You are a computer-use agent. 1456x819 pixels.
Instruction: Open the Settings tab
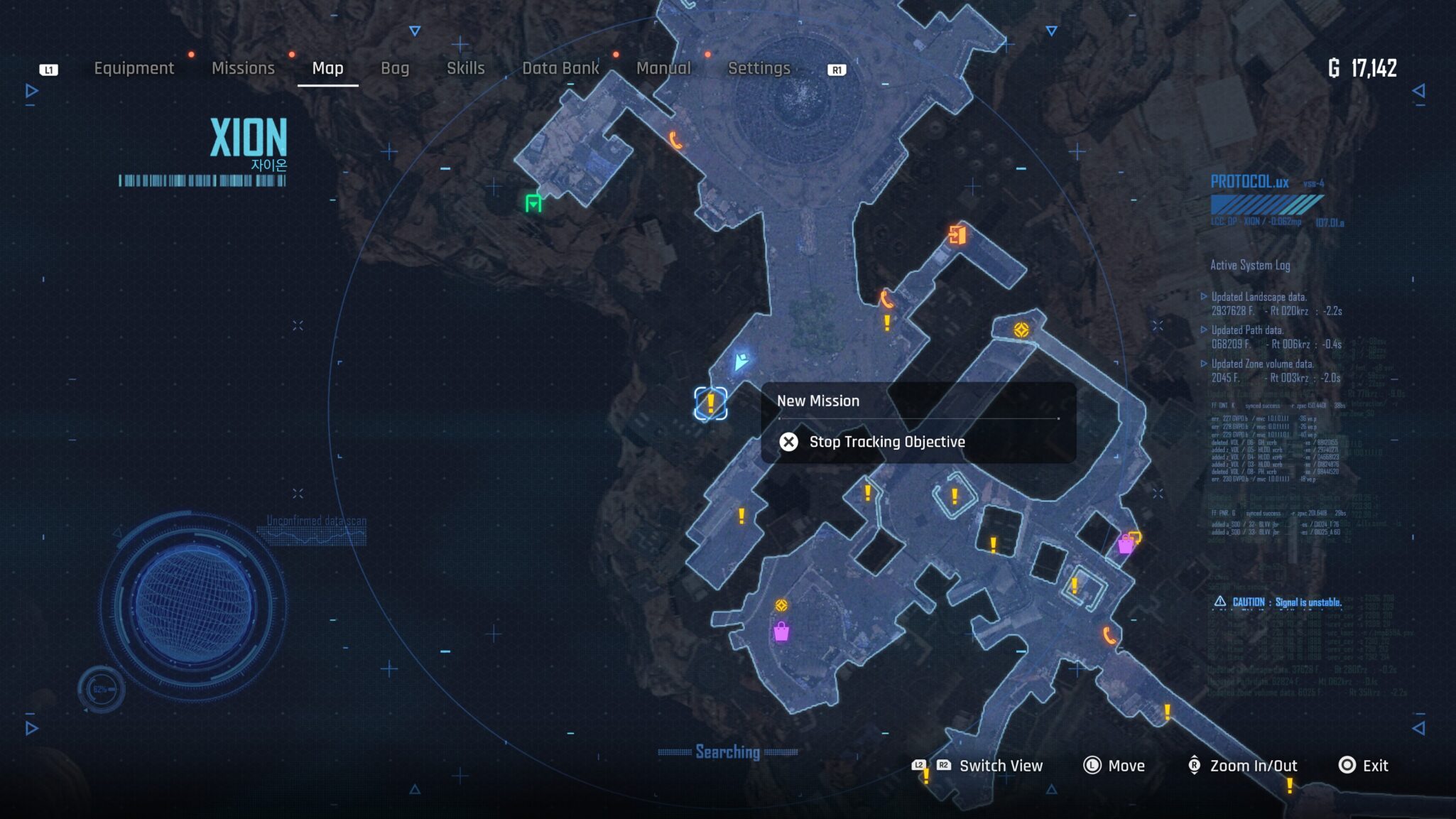point(759,68)
